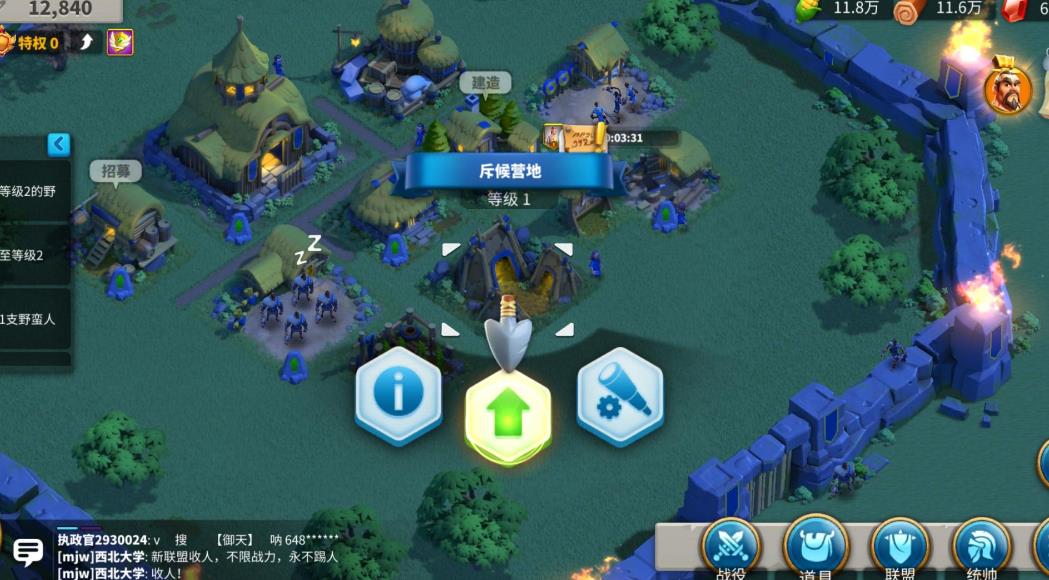Select the 至等级2 quest row
The width and height of the screenshot is (1049, 580).
pos(34,255)
